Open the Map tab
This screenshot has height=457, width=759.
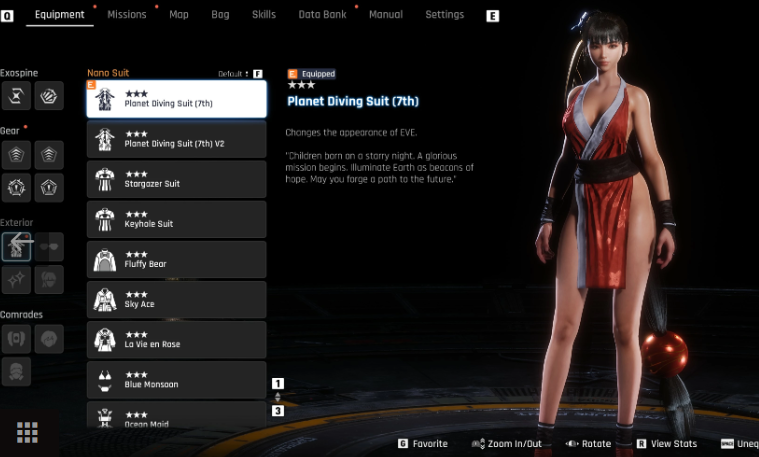click(x=179, y=15)
